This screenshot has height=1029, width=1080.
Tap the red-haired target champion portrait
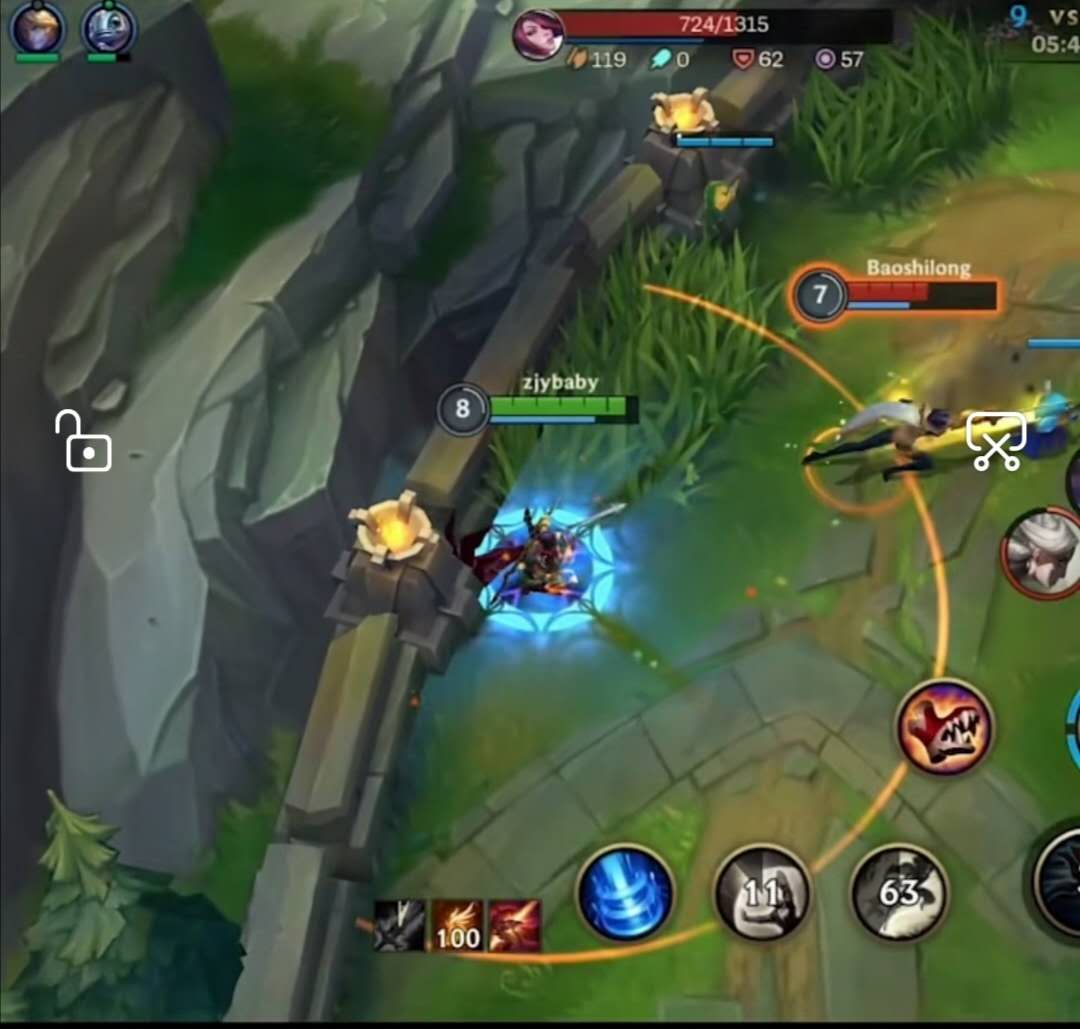tap(538, 35)
